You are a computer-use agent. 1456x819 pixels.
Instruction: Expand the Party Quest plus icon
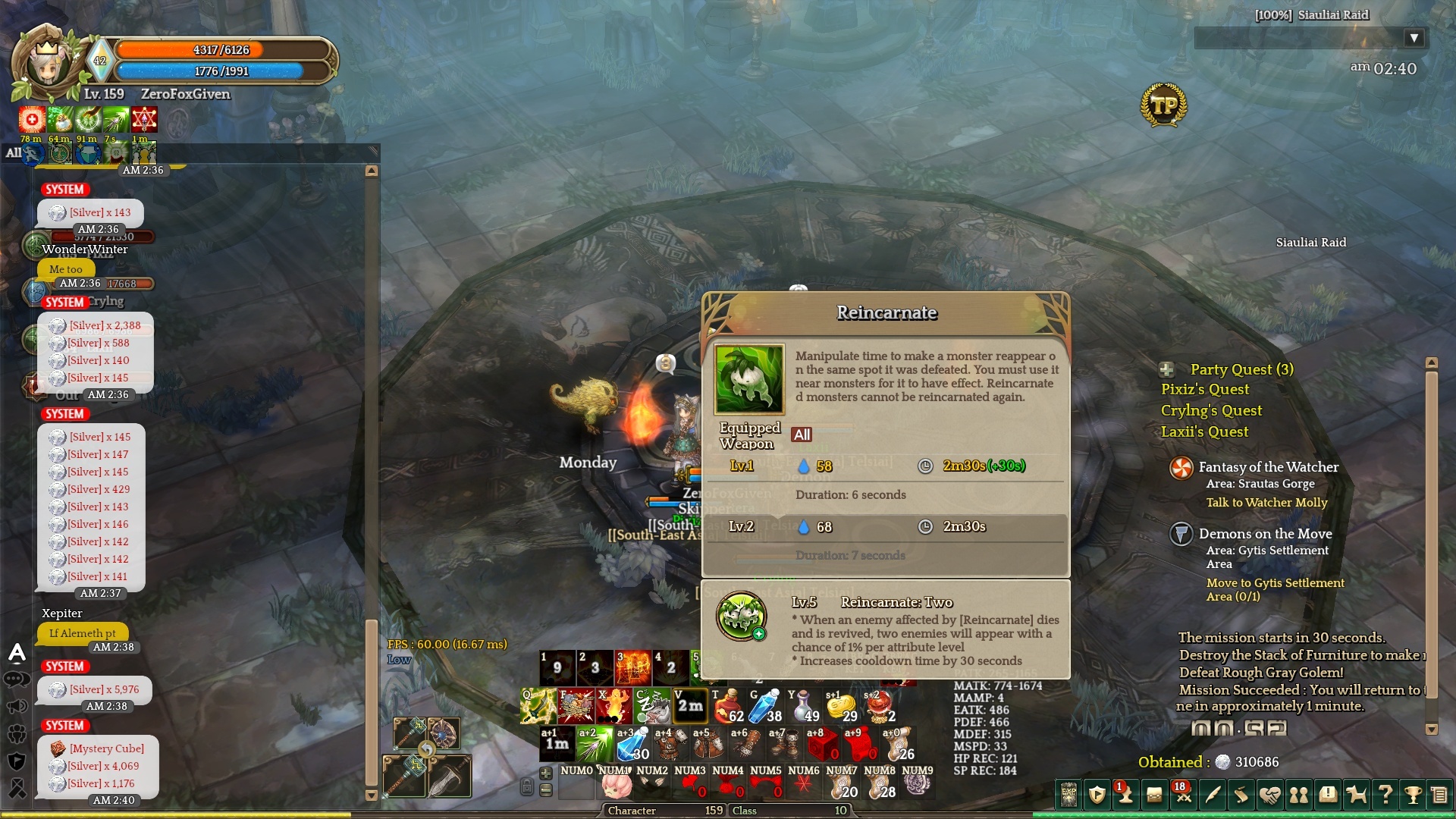[1167, 370]
